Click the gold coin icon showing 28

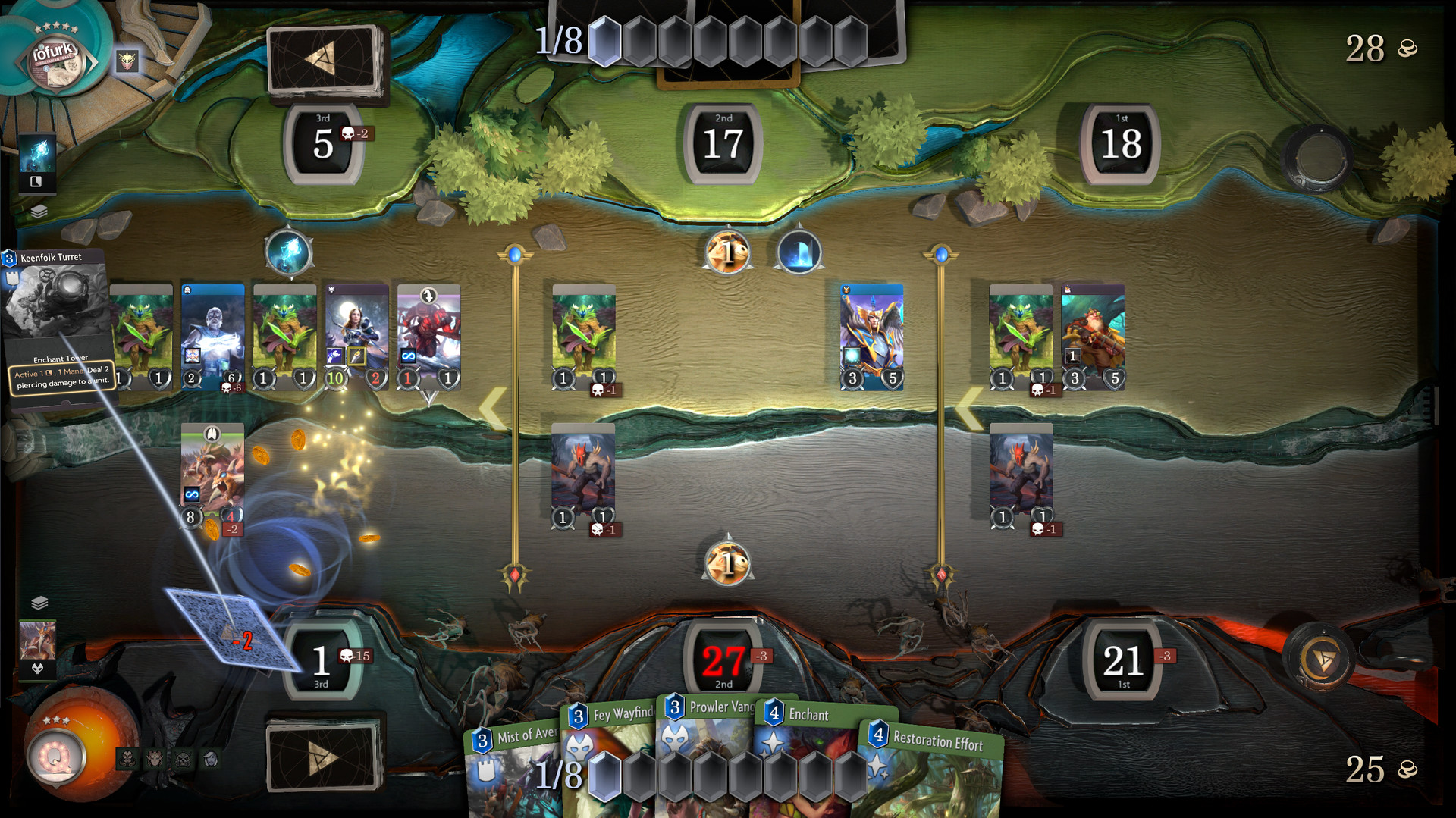pos(1407,49)
